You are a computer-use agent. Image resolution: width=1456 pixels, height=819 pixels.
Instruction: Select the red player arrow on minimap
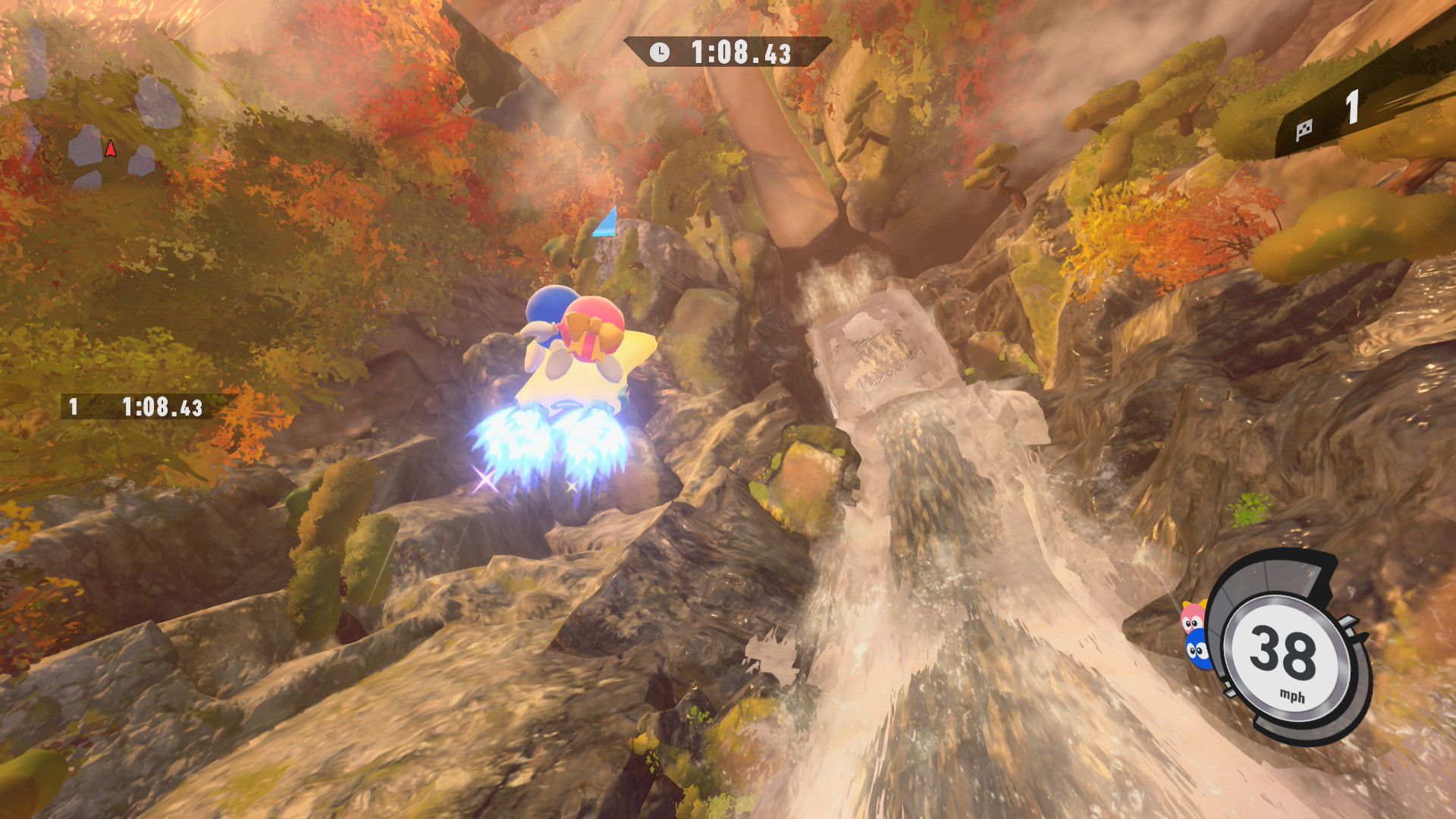111,149
